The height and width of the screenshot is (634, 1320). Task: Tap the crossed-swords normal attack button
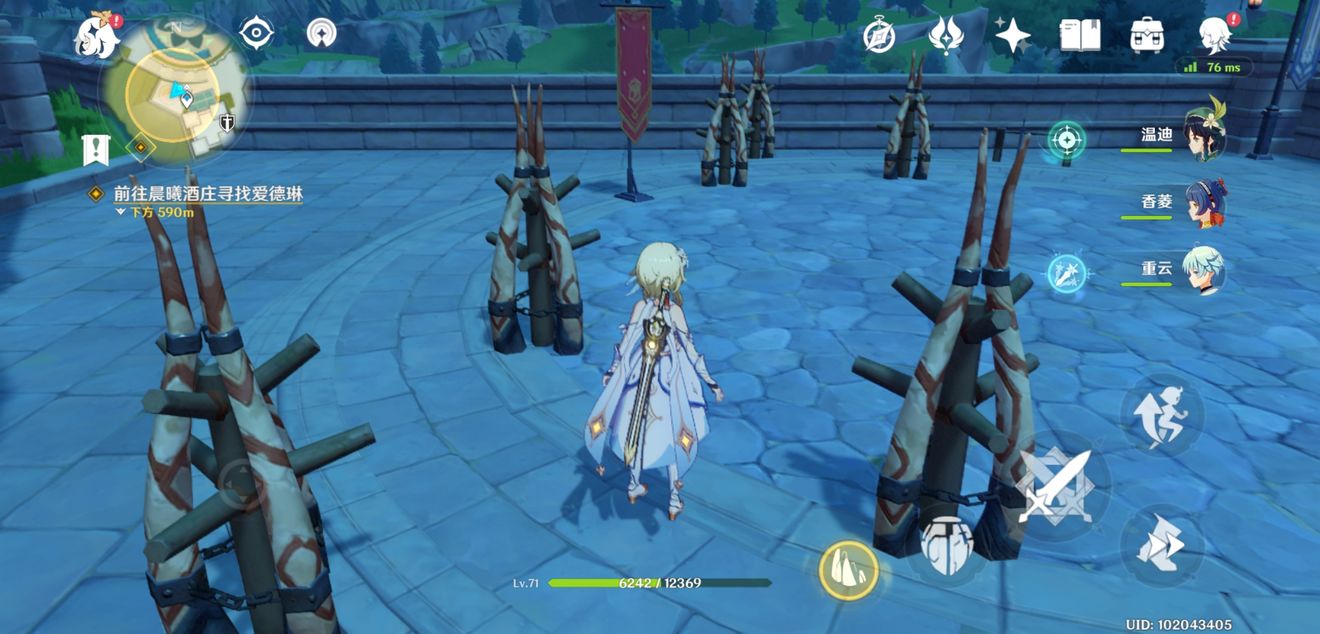tap(1053, 487)
